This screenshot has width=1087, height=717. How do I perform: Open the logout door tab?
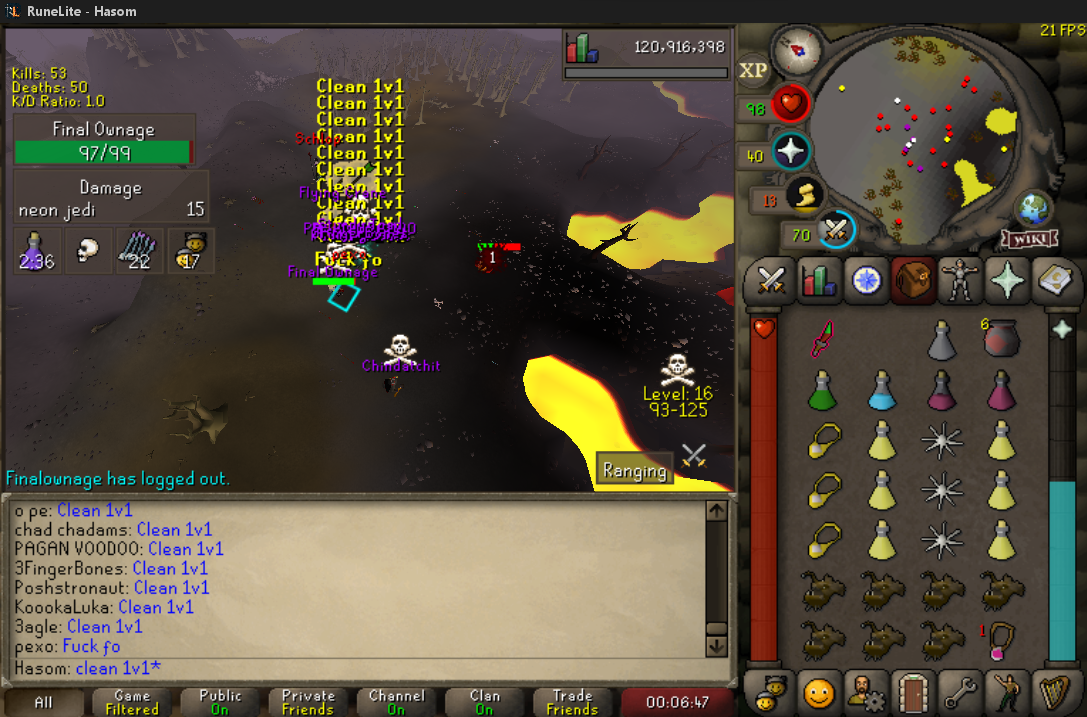click(910, 691)
